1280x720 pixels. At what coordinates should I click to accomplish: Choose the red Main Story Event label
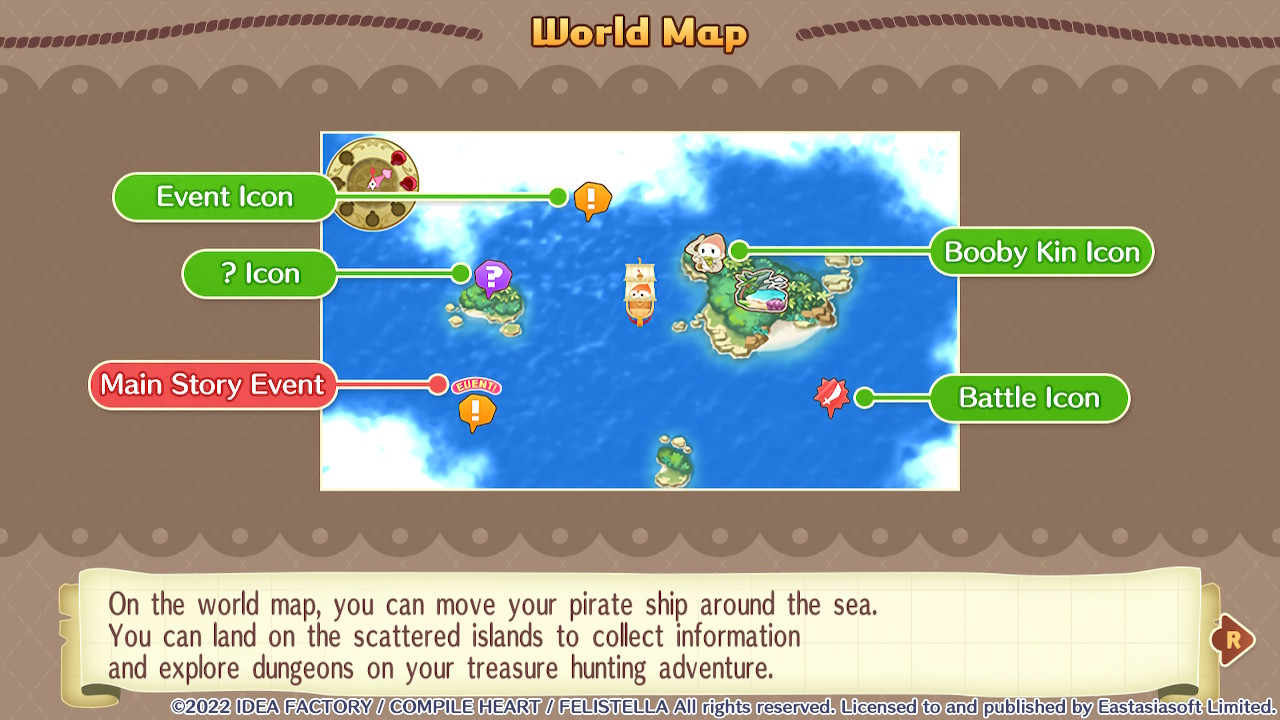212,385
